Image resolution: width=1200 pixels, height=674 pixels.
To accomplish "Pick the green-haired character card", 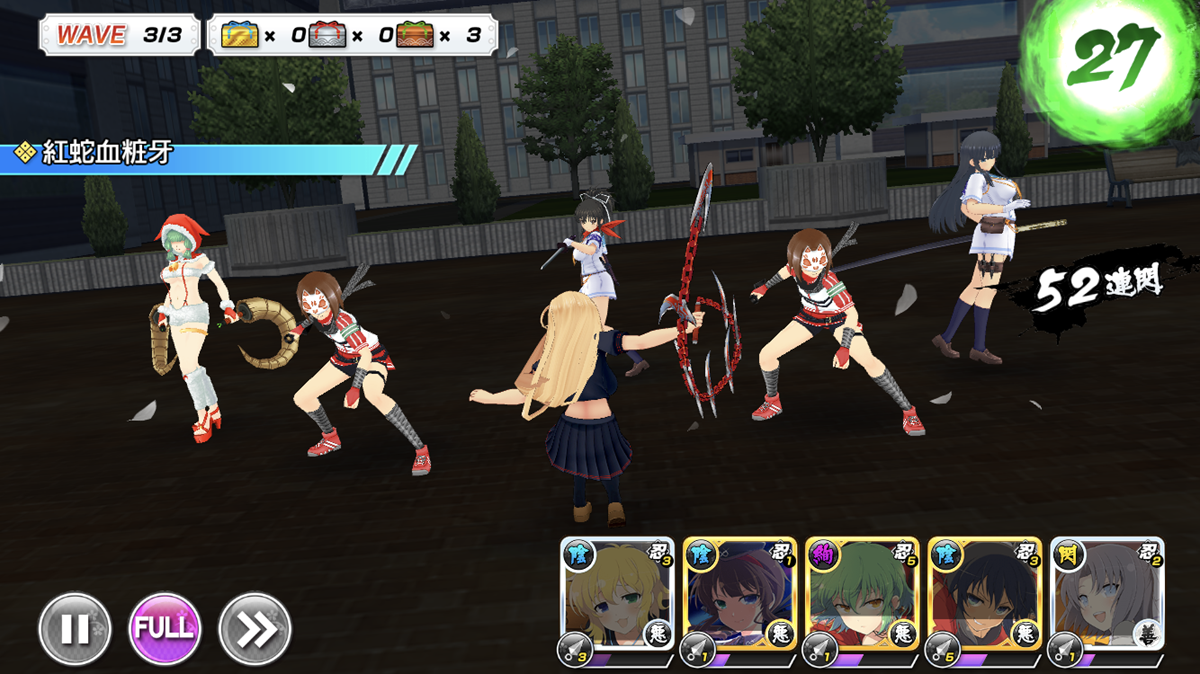I will (x=862, y=596).
